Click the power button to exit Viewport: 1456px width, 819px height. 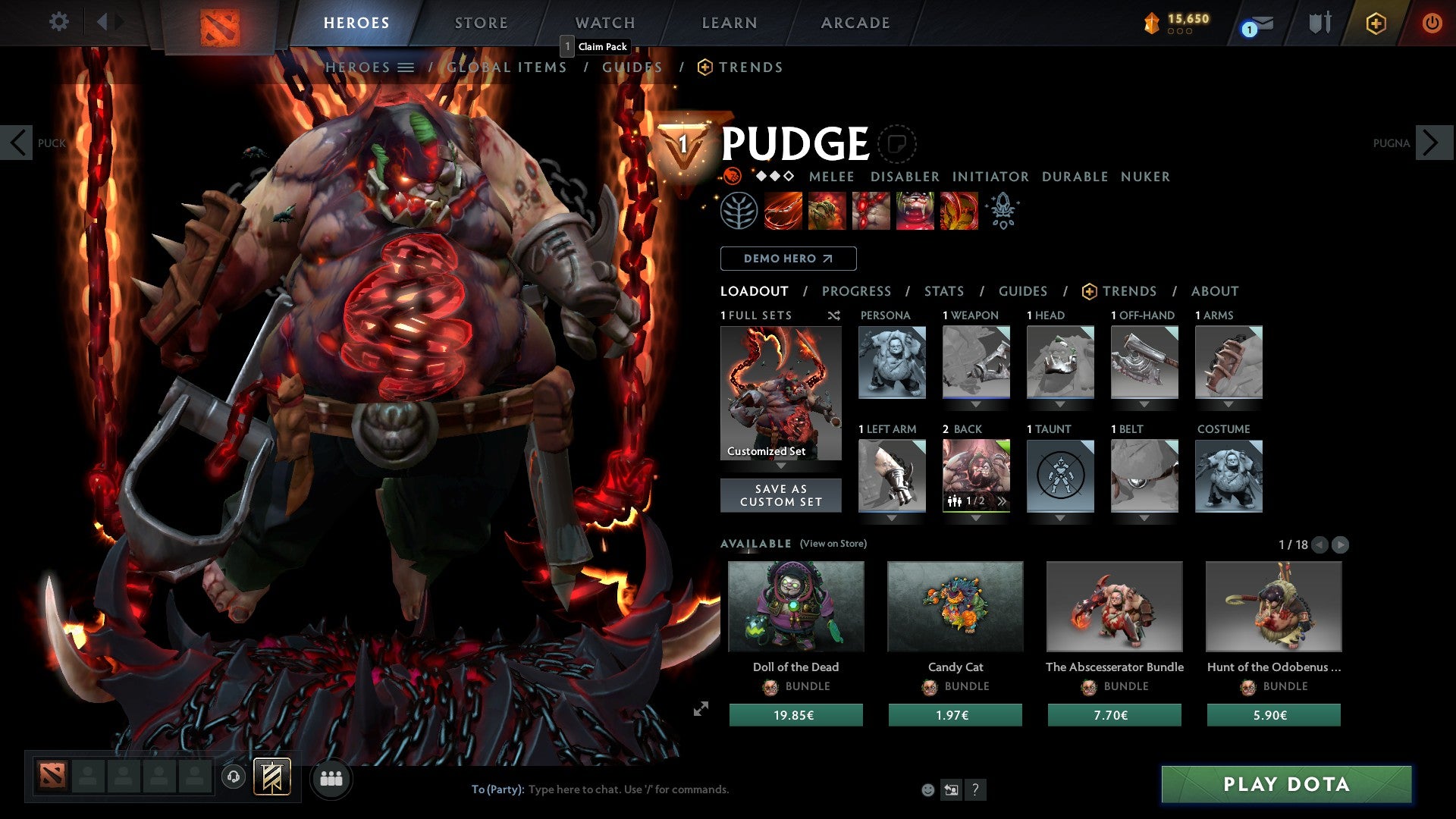click(1432, 23)
